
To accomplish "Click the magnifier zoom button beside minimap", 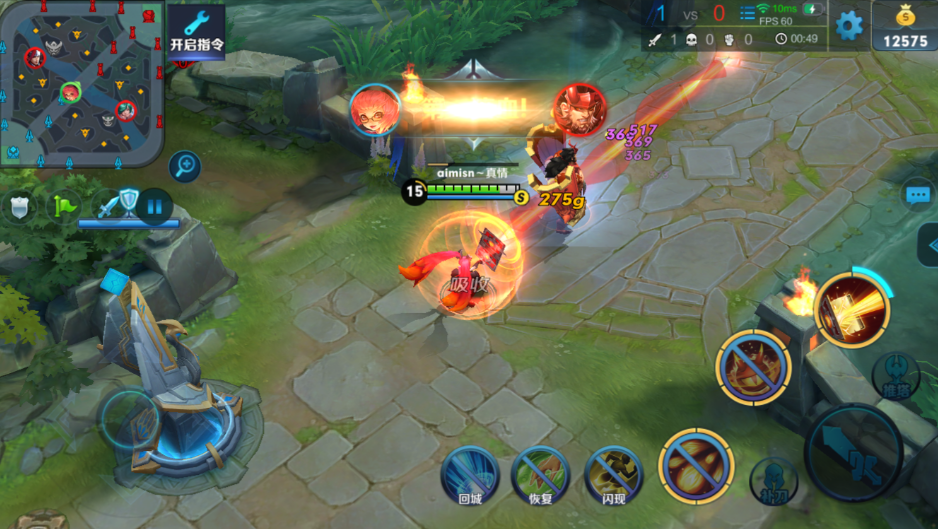I will pyautogui.click(x=184, y=166).
